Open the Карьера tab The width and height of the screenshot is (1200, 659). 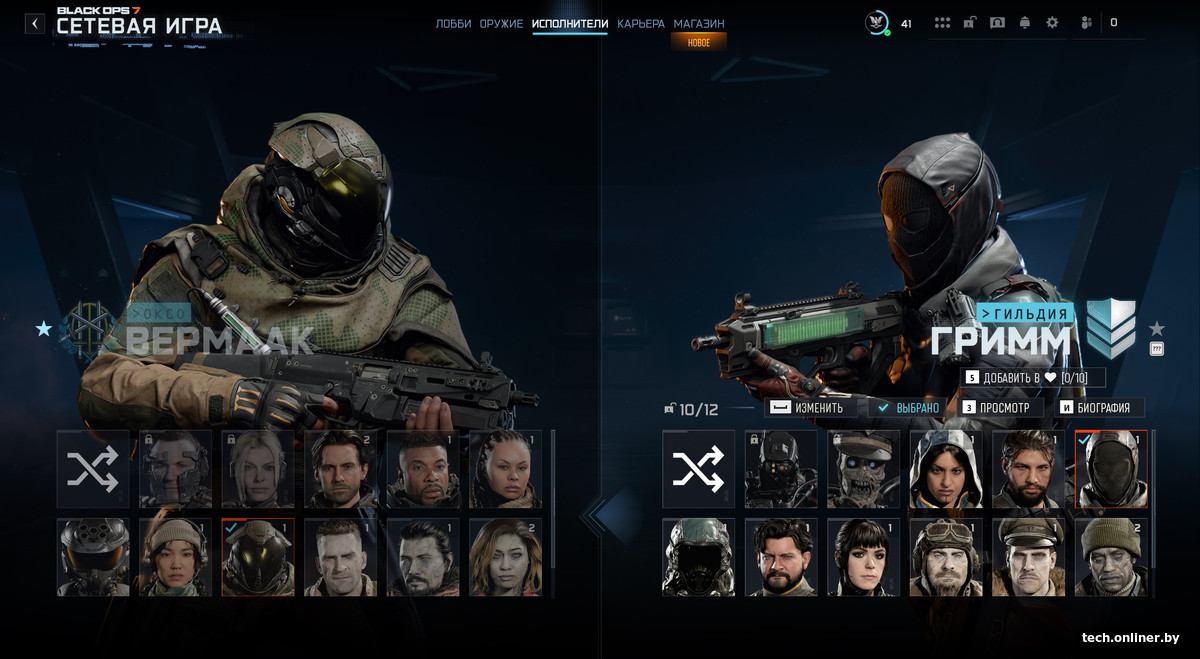click(641, 23)
